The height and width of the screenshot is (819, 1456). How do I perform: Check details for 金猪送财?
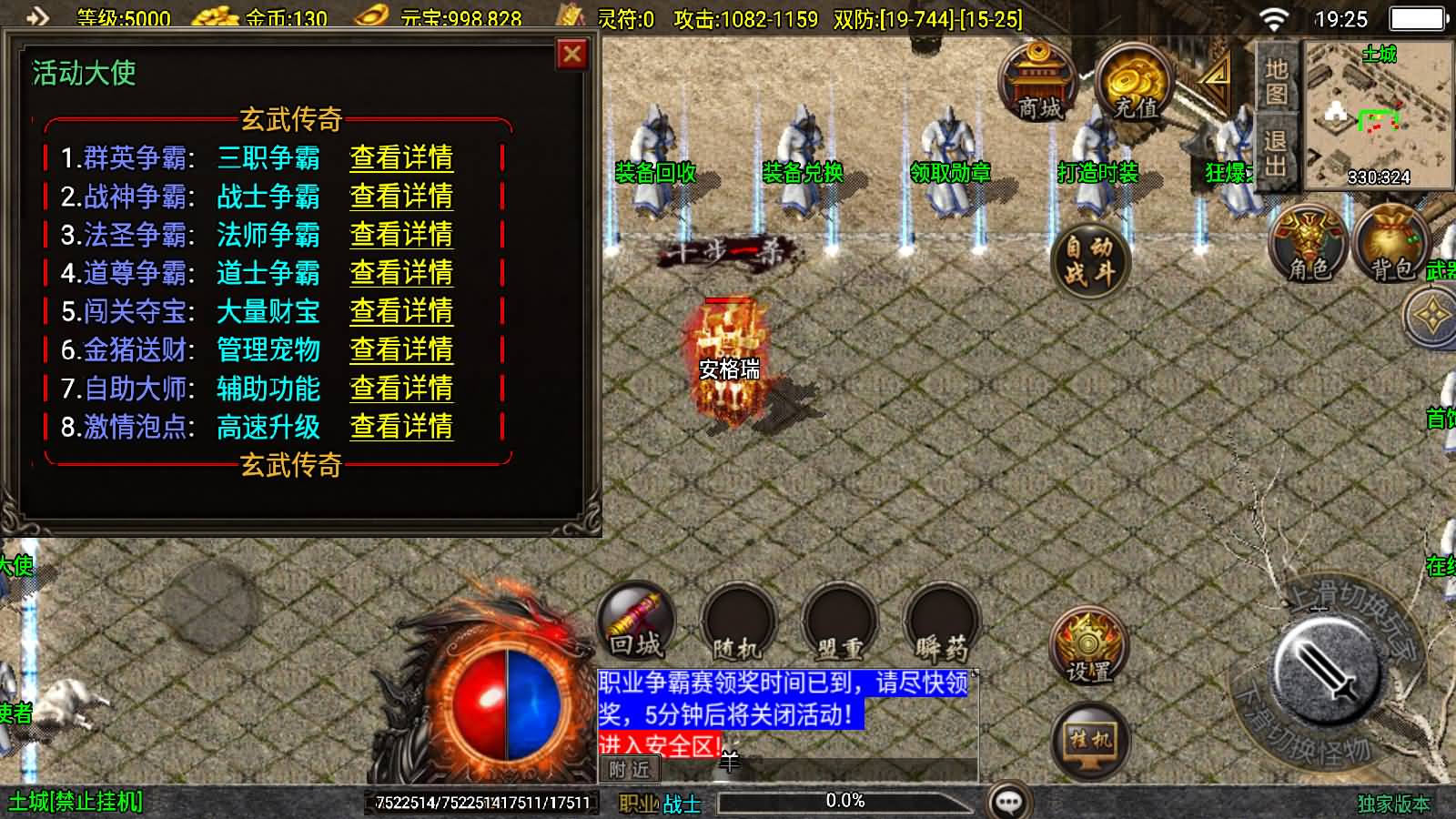coord(401,350)
